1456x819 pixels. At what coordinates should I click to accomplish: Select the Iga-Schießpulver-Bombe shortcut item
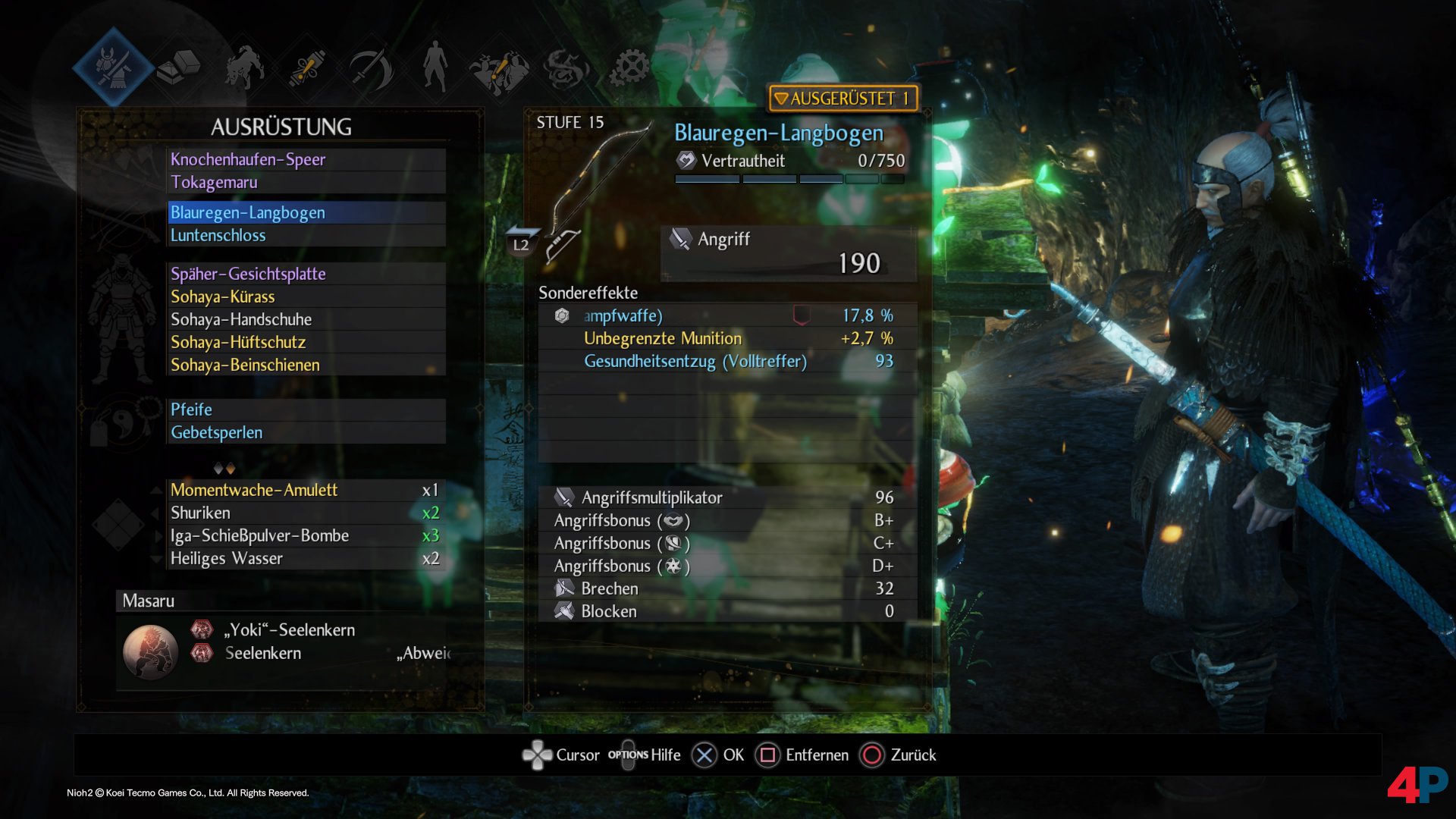[x=305, y=535]
